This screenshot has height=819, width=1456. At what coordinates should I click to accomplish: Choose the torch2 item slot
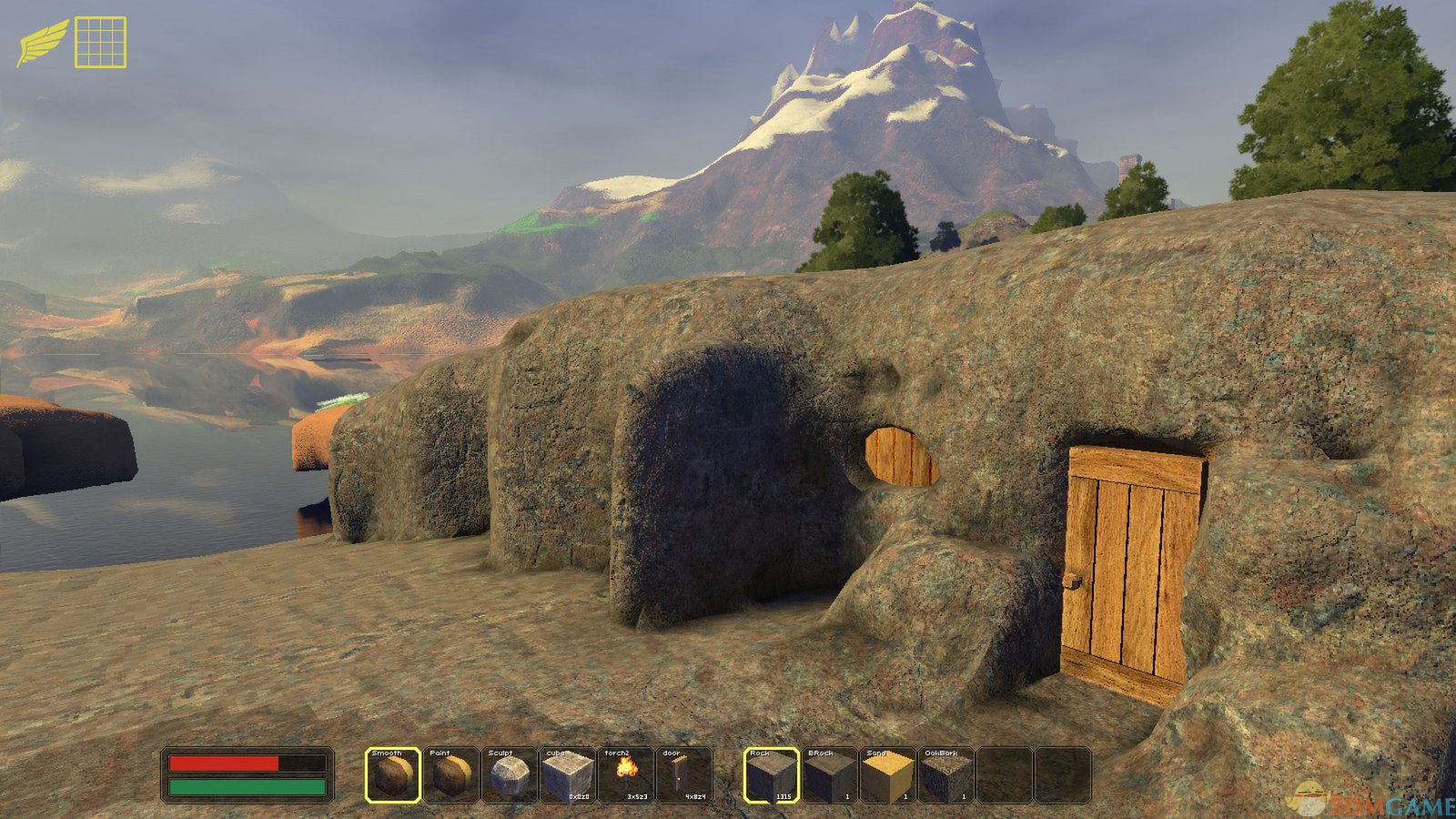coord(625,775)
